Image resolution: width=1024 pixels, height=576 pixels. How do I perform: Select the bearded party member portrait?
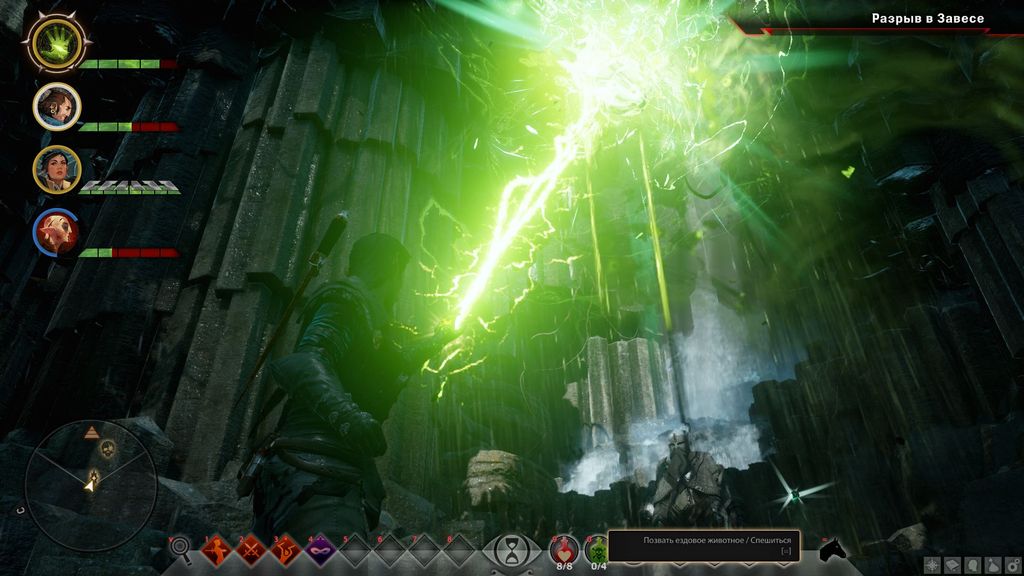point(56,106)
